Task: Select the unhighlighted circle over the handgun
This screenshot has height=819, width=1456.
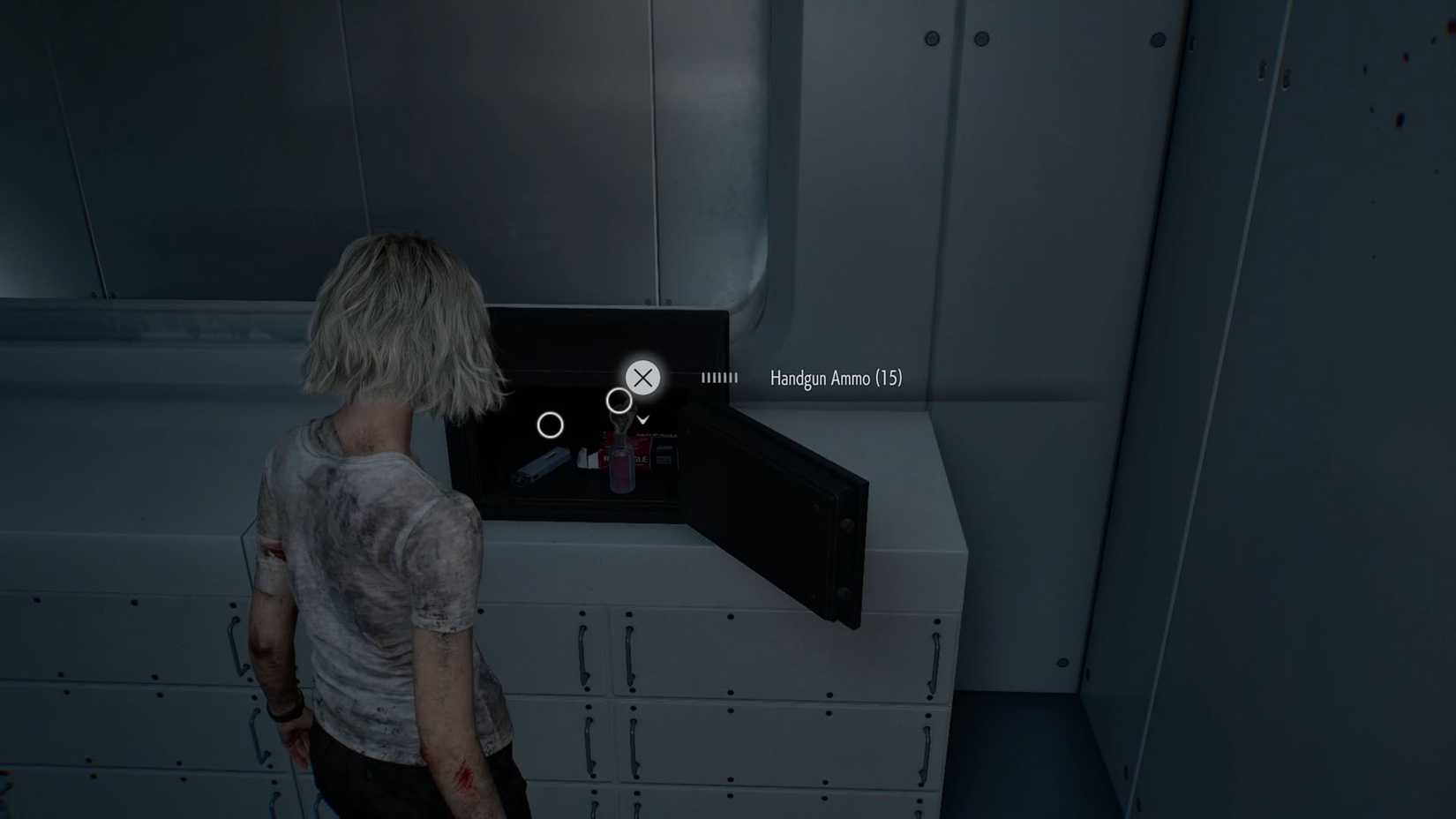Action: [x=551, y=425]
